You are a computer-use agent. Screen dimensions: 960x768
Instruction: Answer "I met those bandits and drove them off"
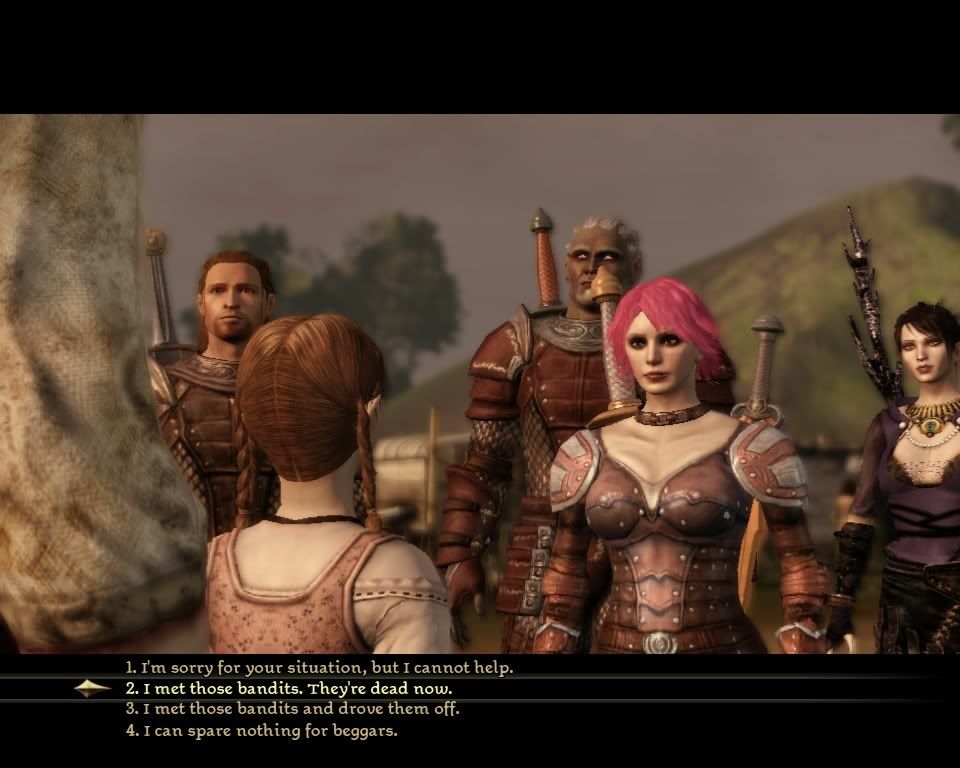292,709
